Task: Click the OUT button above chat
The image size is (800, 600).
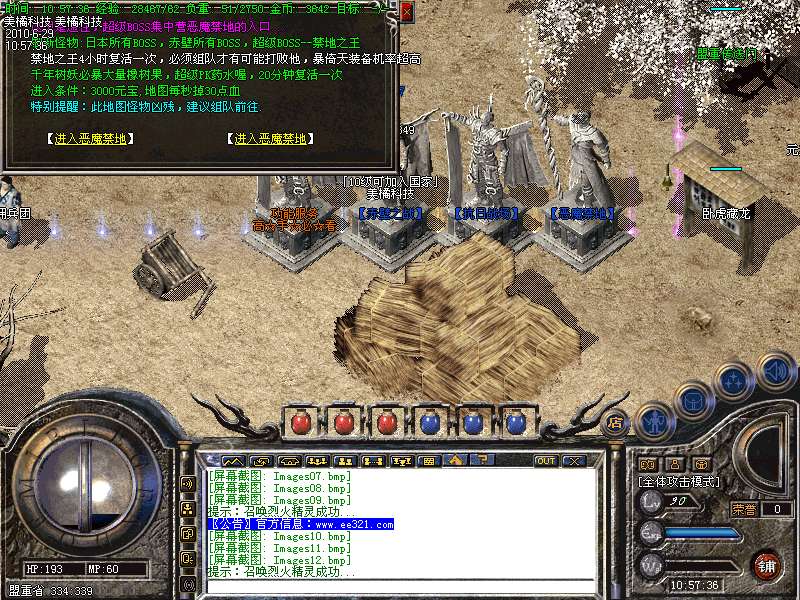Action: (x=546, y=461)
